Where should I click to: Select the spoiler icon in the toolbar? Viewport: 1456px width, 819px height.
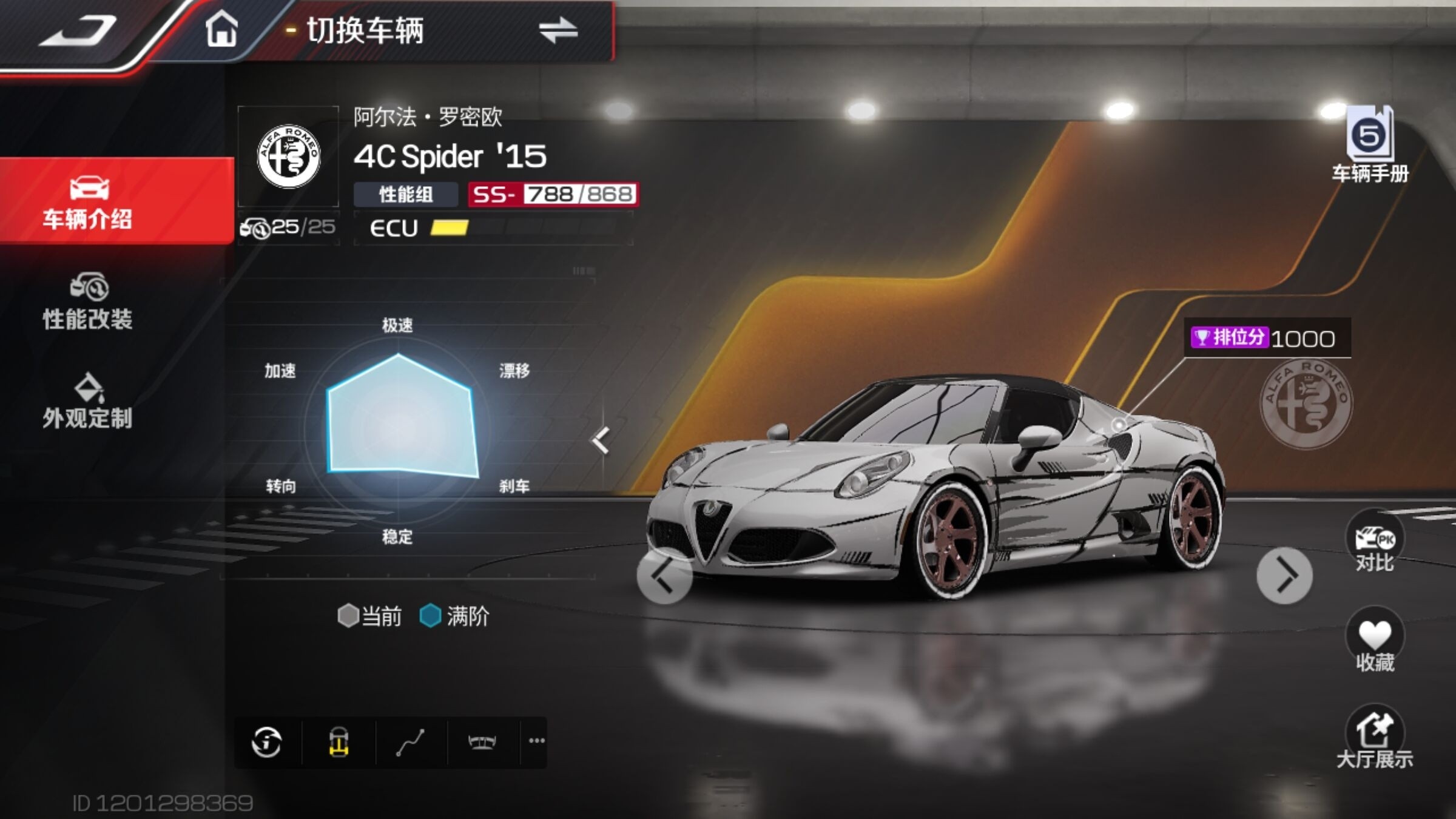[x=482, y=742]
